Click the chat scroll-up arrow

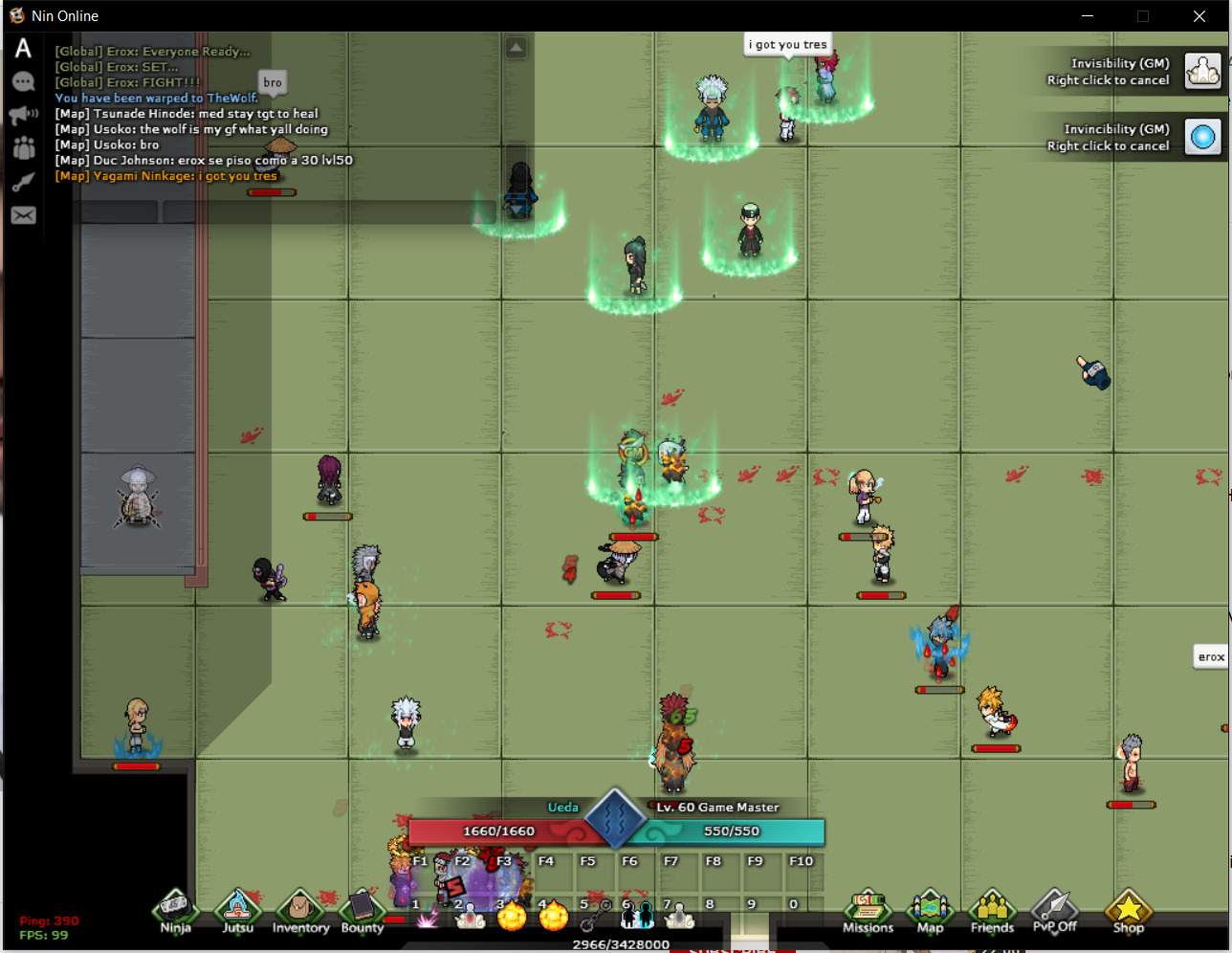[x=516, y=48]
